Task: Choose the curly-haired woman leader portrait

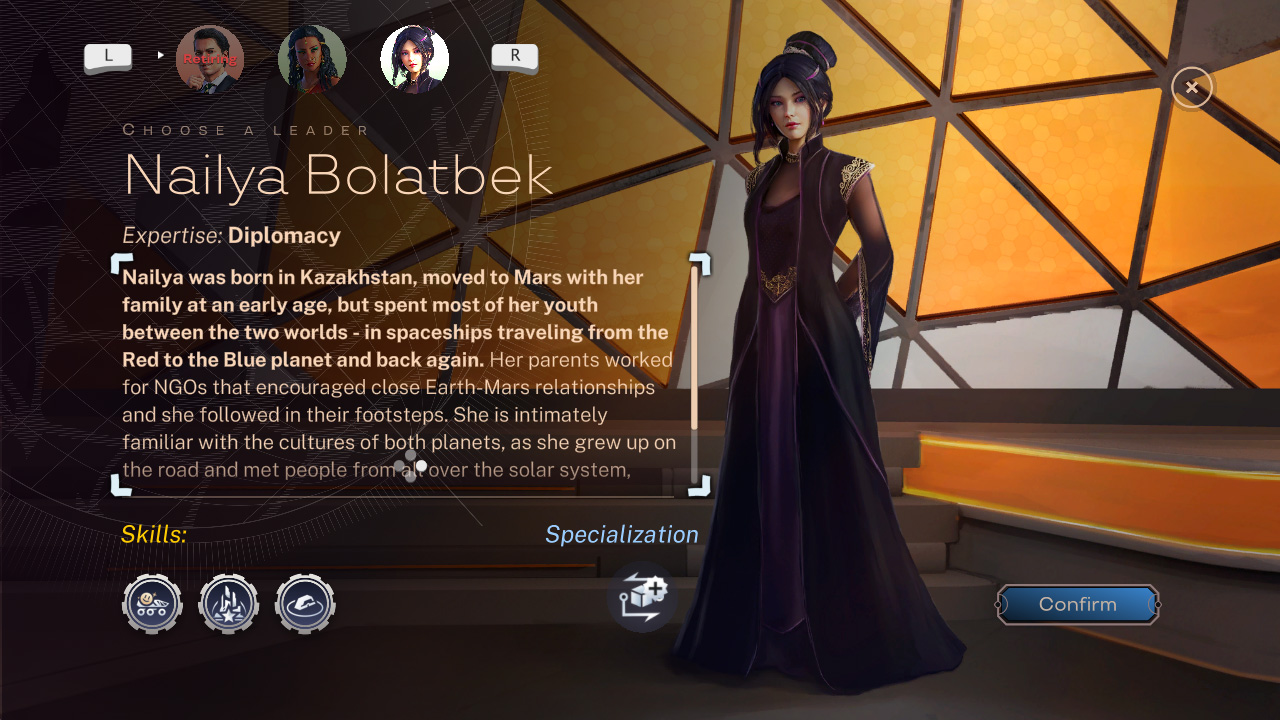Action: 312,59
